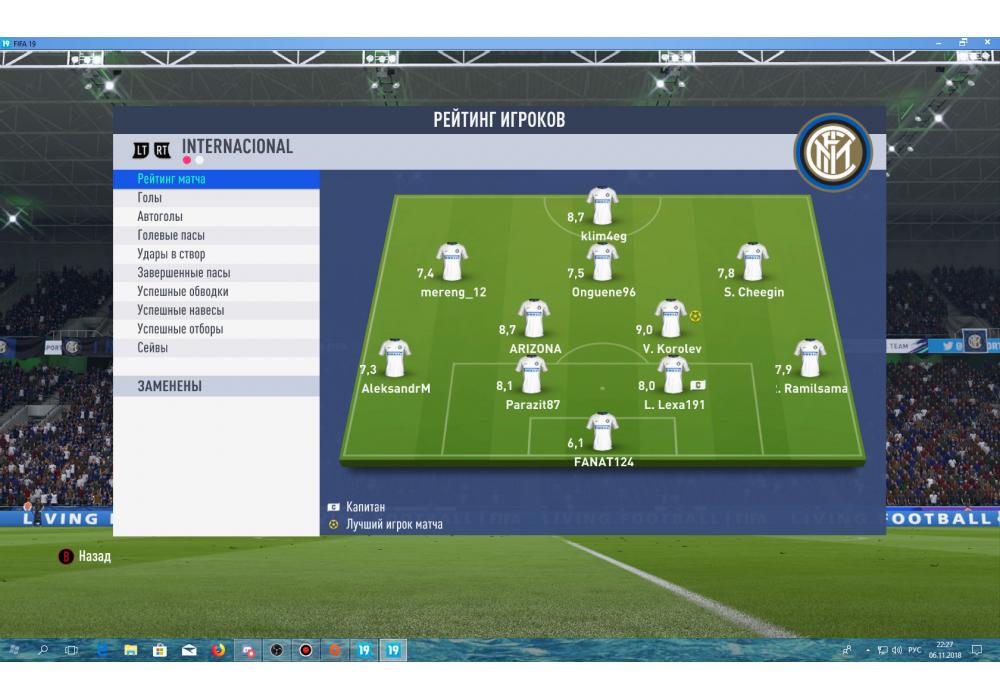Choose the Автоголы entry
The height and width of the screenshot is (700, 1000).
pos(160,217)
